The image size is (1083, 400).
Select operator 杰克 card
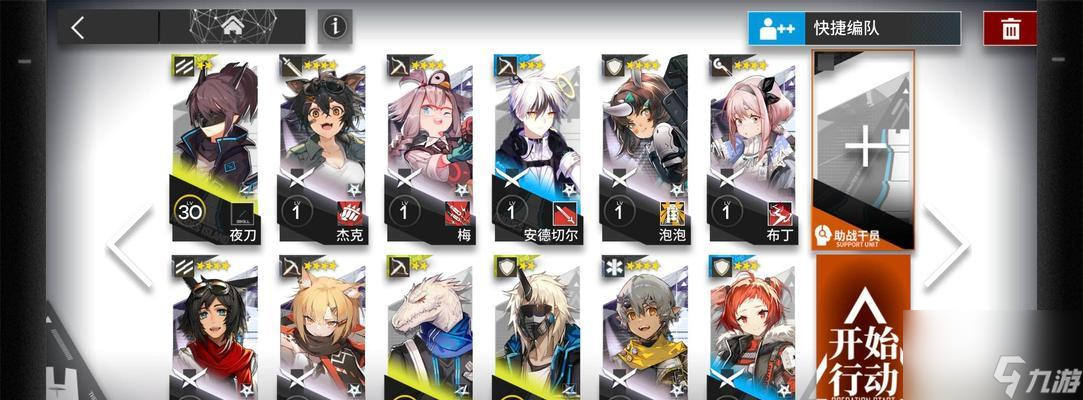click(x=322, y=148)
